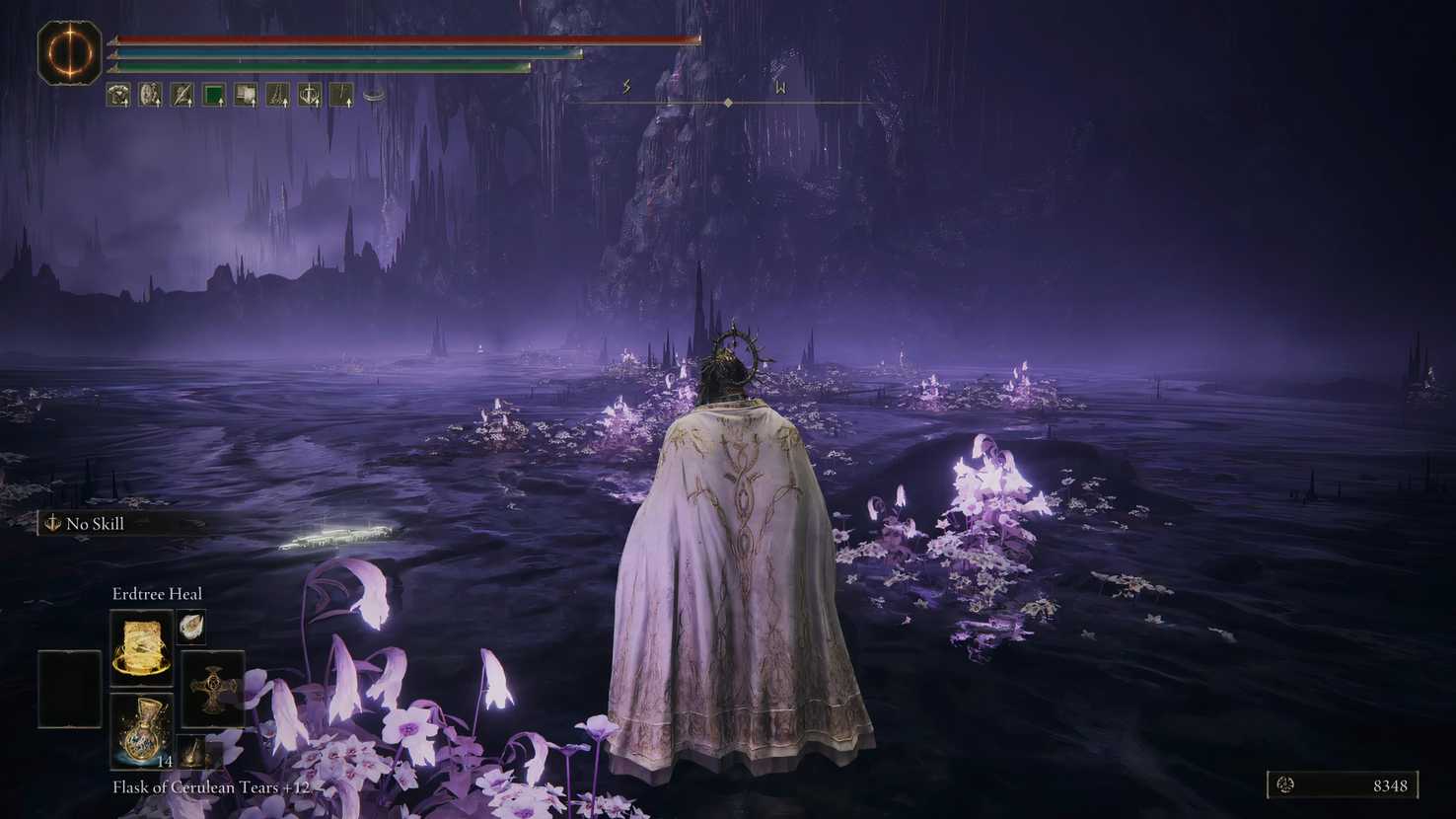Click the green square status effect icon
The image size is (1456, 819).
point(213,94)
